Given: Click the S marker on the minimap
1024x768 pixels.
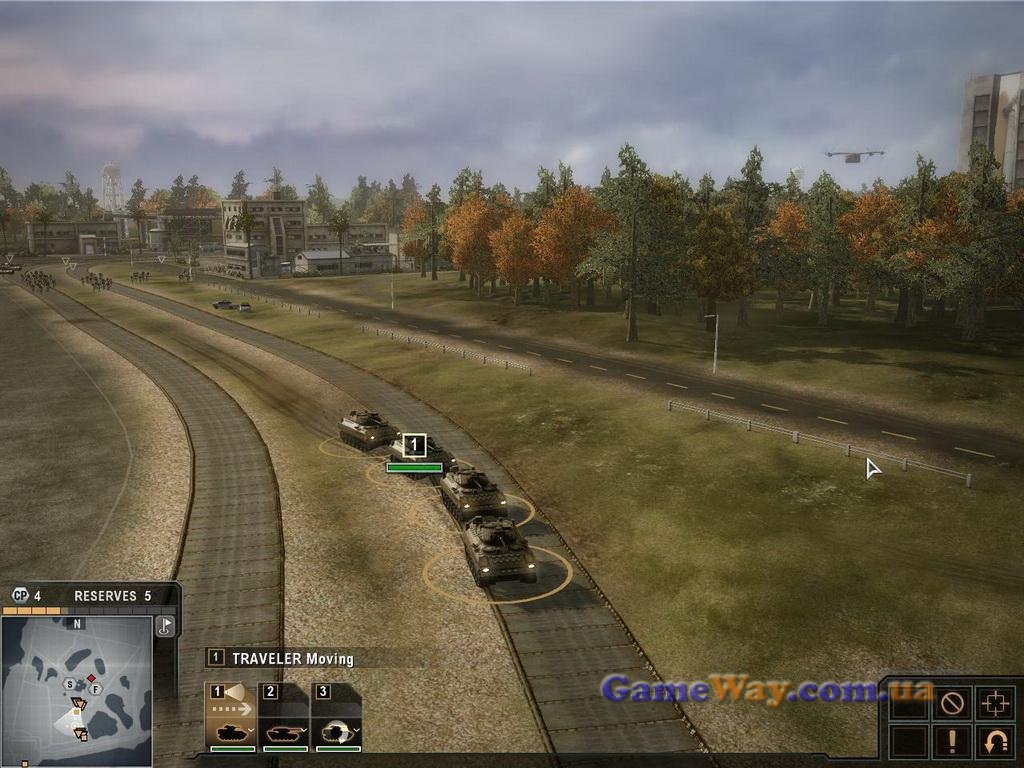Looking at the screenshot, I should [69, 684].
